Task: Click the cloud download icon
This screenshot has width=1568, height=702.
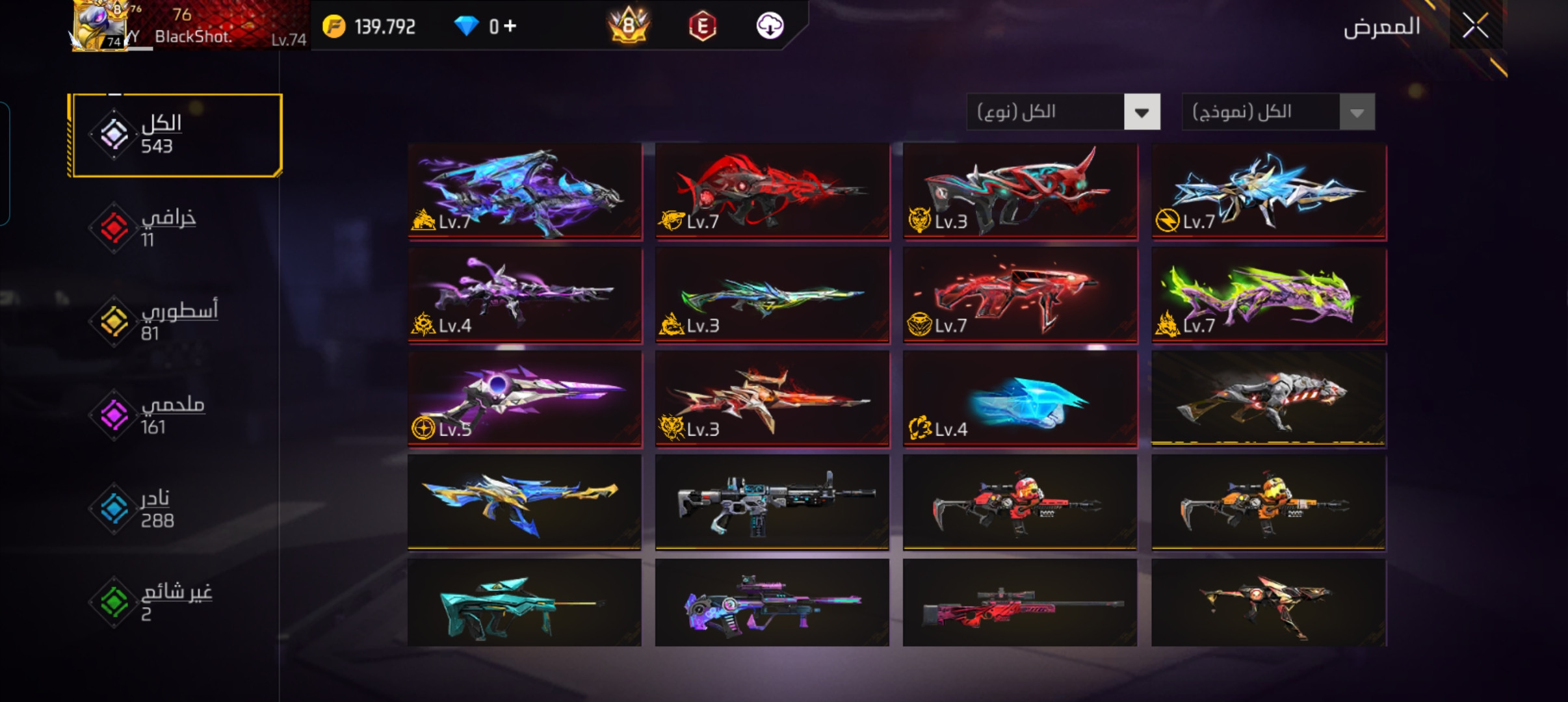Action: [x=770, y=26]
